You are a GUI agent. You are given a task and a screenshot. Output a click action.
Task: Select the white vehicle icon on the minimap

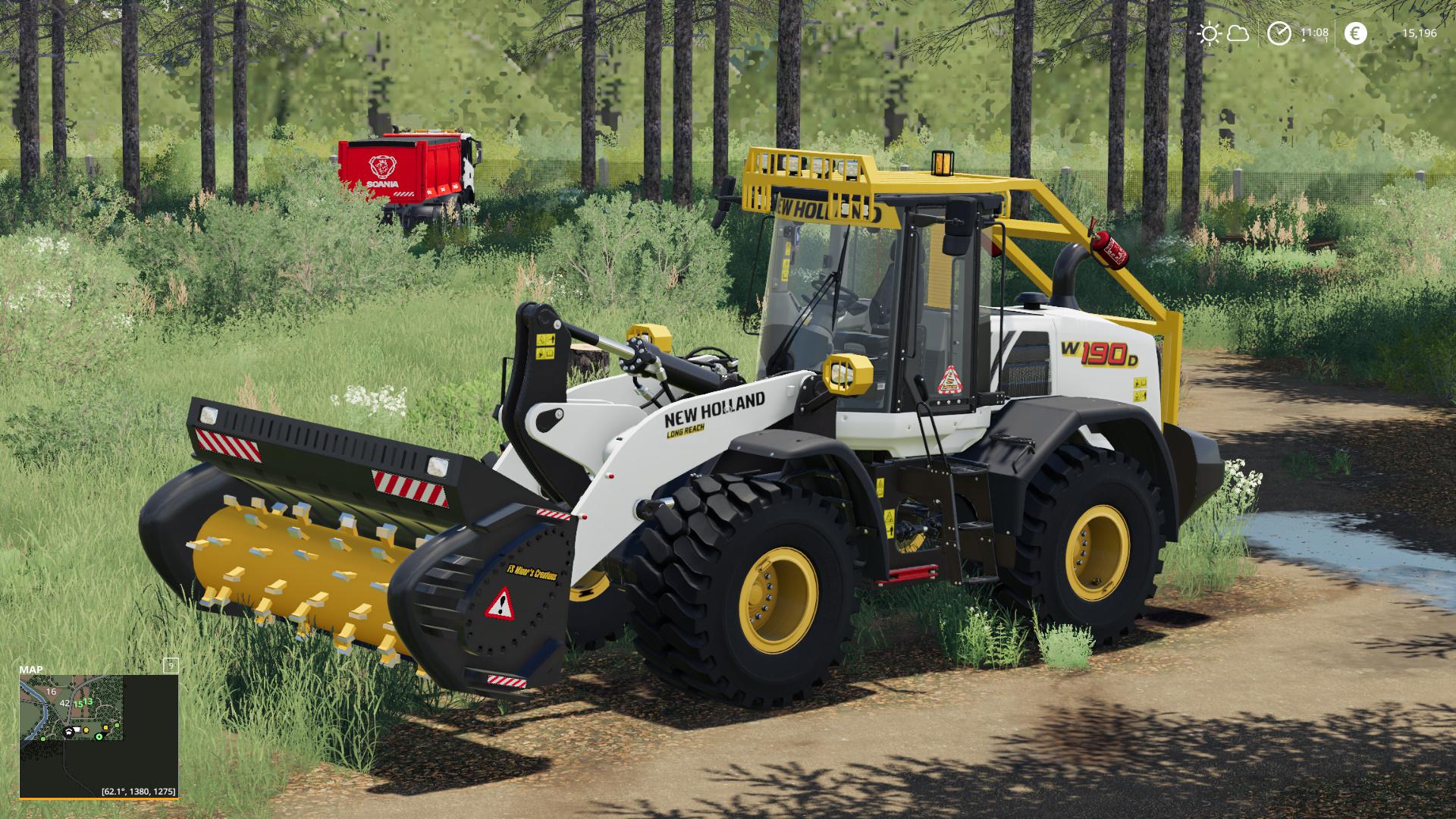[77, 730]
